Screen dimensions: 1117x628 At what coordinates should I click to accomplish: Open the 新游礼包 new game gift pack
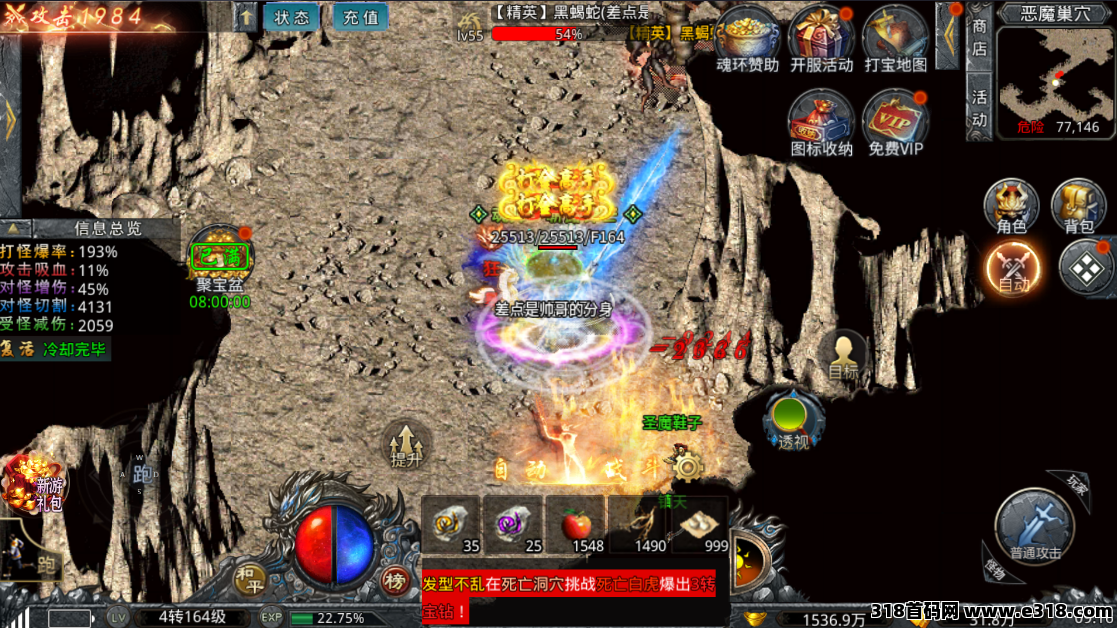click(36, 484)
